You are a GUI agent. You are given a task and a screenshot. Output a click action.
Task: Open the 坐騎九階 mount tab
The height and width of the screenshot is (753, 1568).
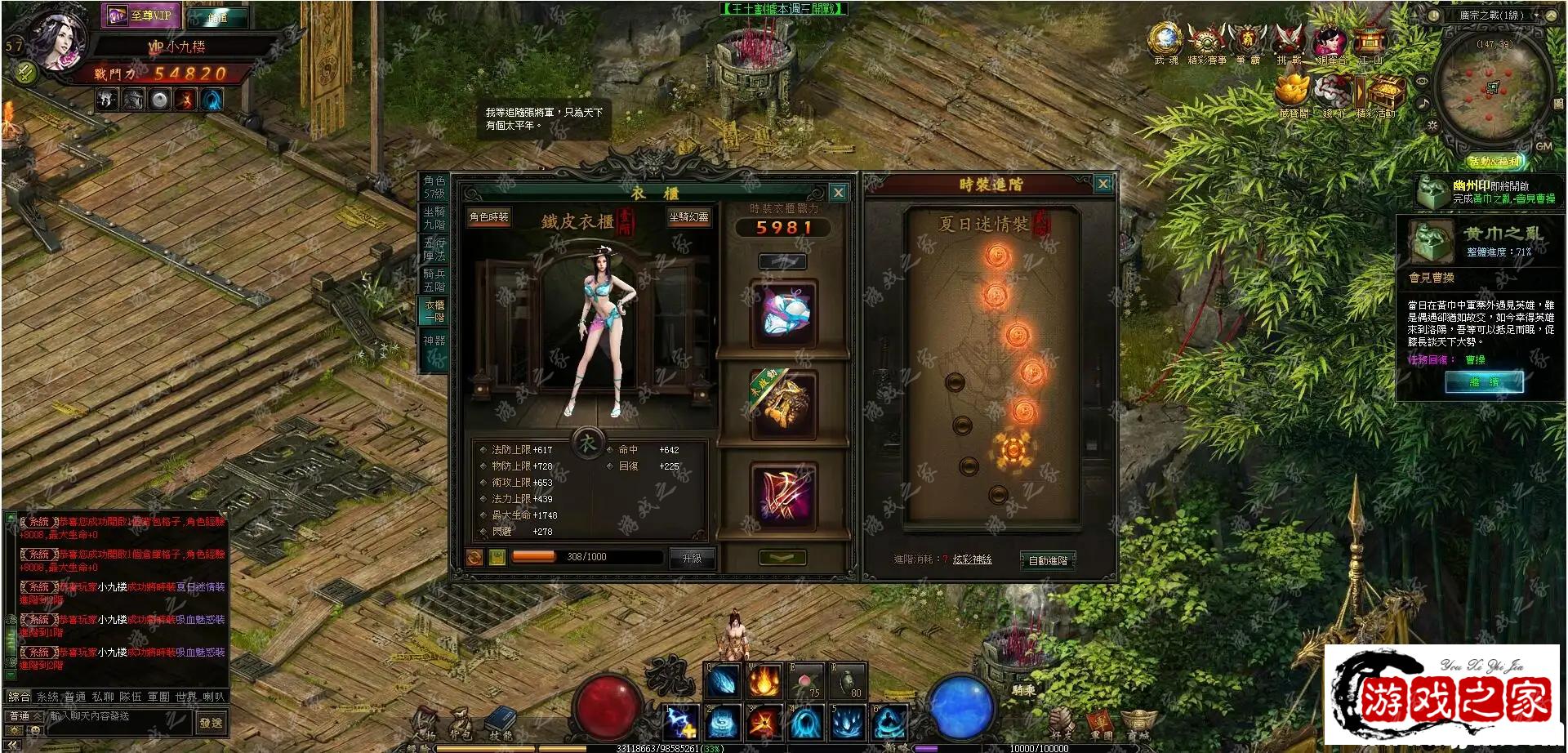[434, 217]
